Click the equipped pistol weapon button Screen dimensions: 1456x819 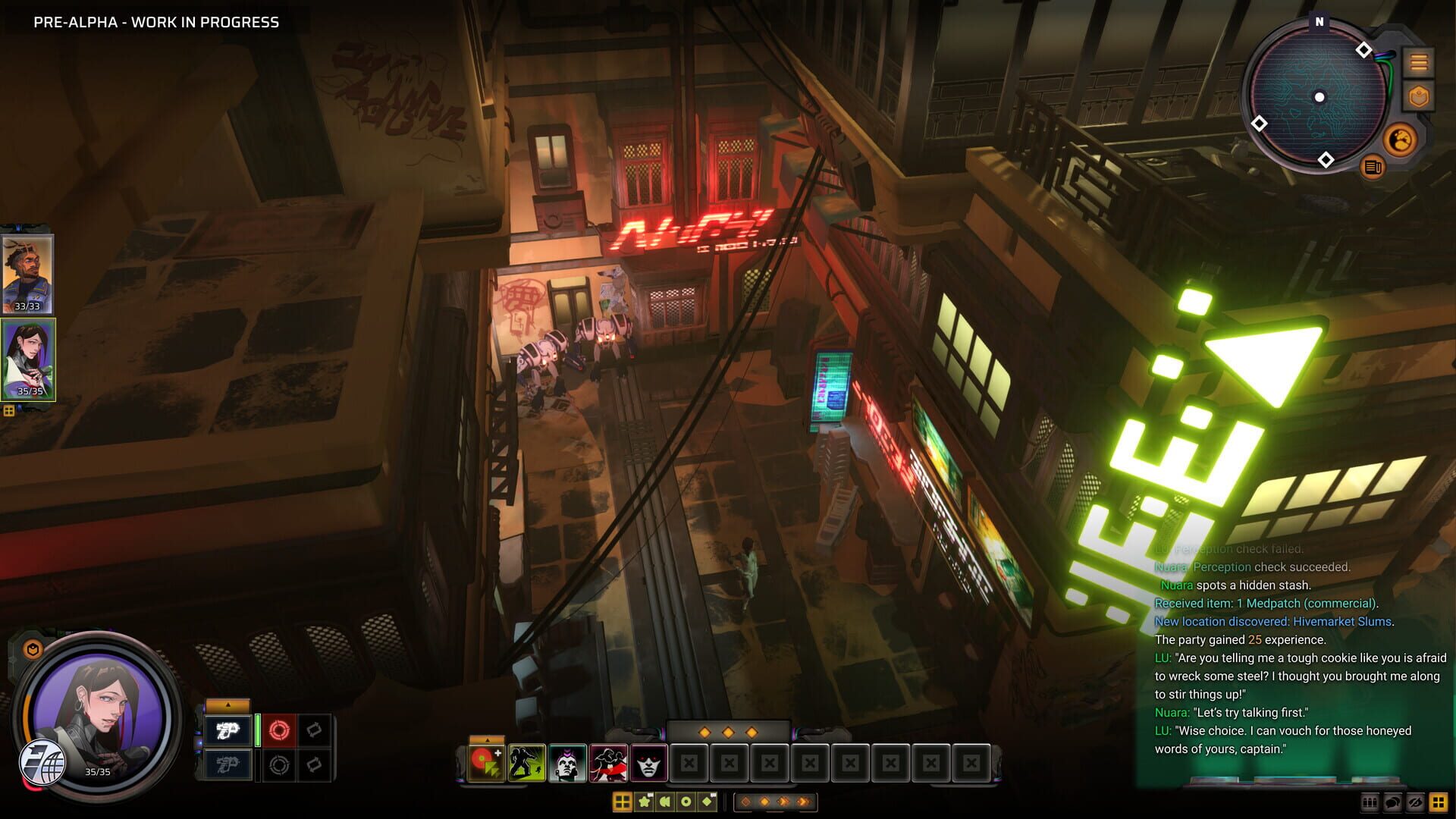click(x=227, y=730)
